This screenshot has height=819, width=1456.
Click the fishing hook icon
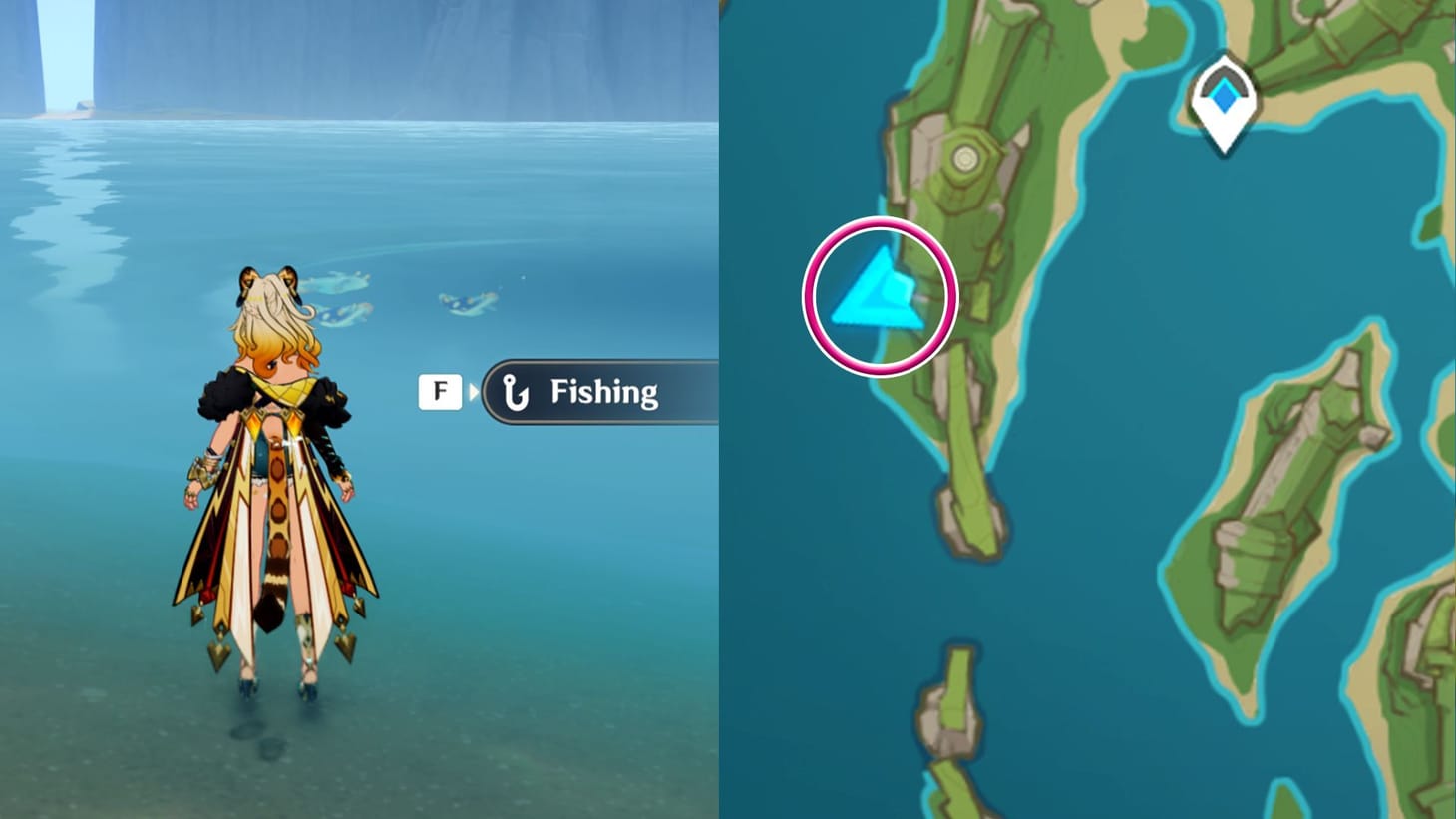516,391
